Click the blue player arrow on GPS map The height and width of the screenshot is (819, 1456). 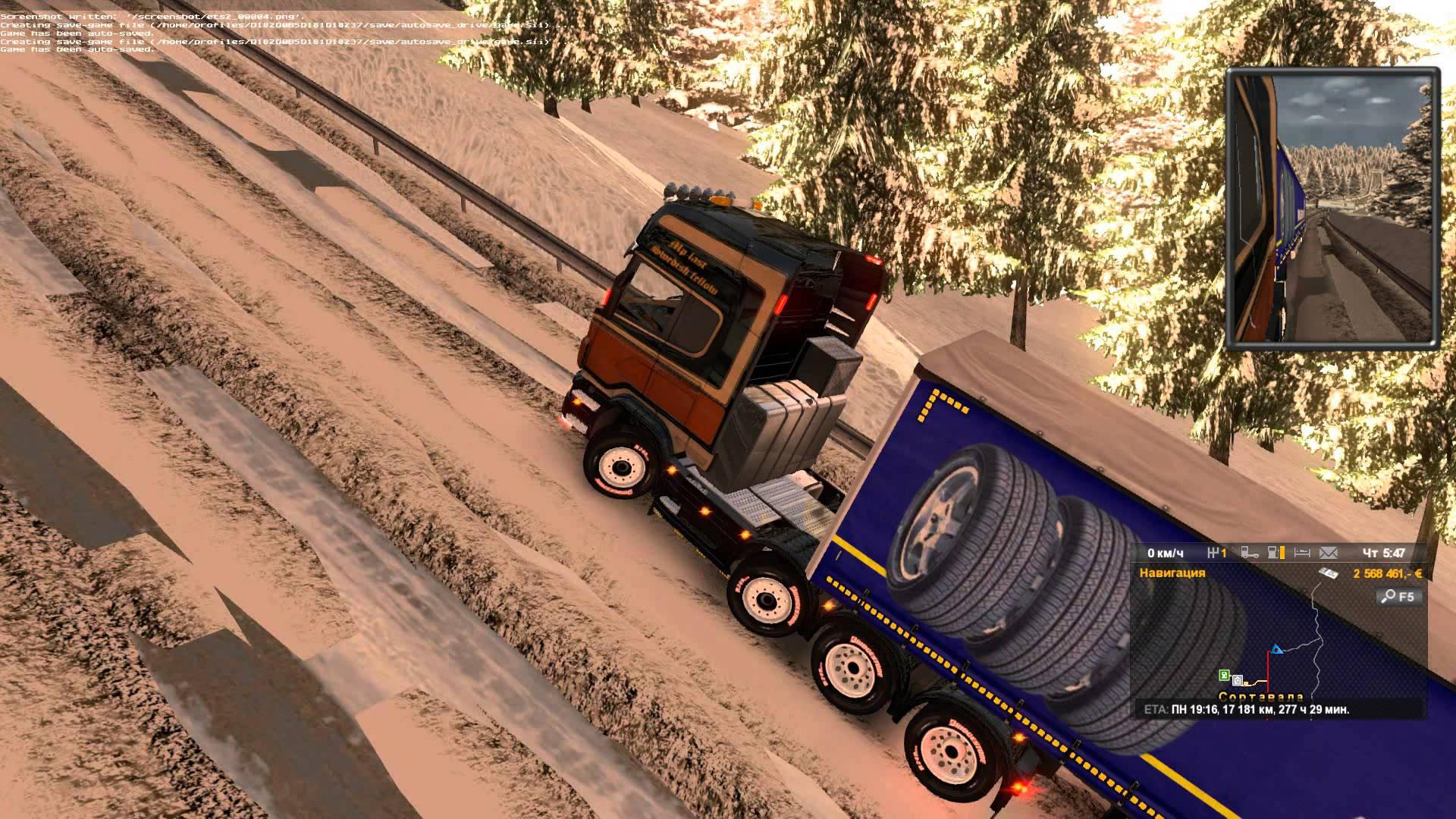click(1277, 650)
